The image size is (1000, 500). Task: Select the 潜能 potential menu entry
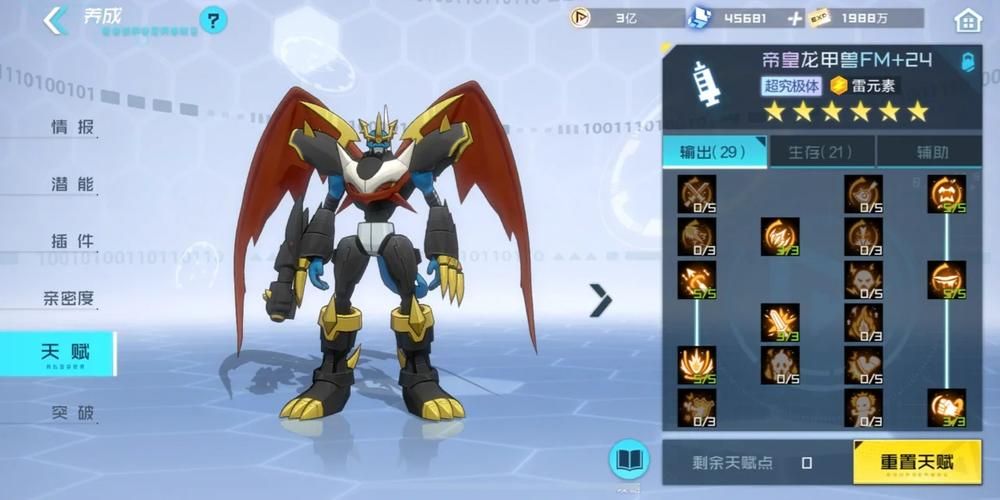73,184
